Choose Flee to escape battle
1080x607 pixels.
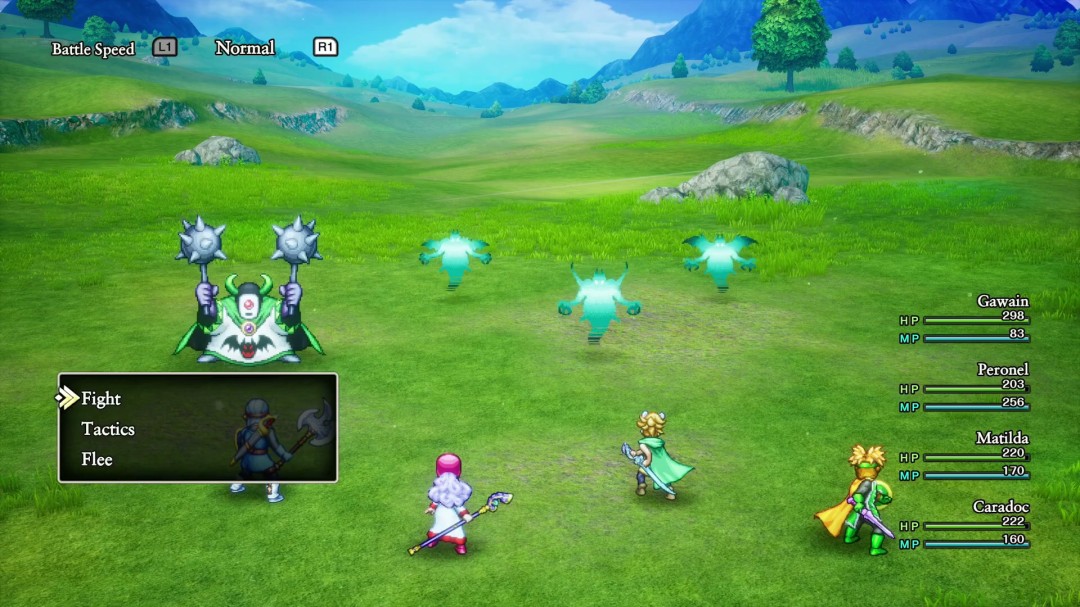[97, 460]
